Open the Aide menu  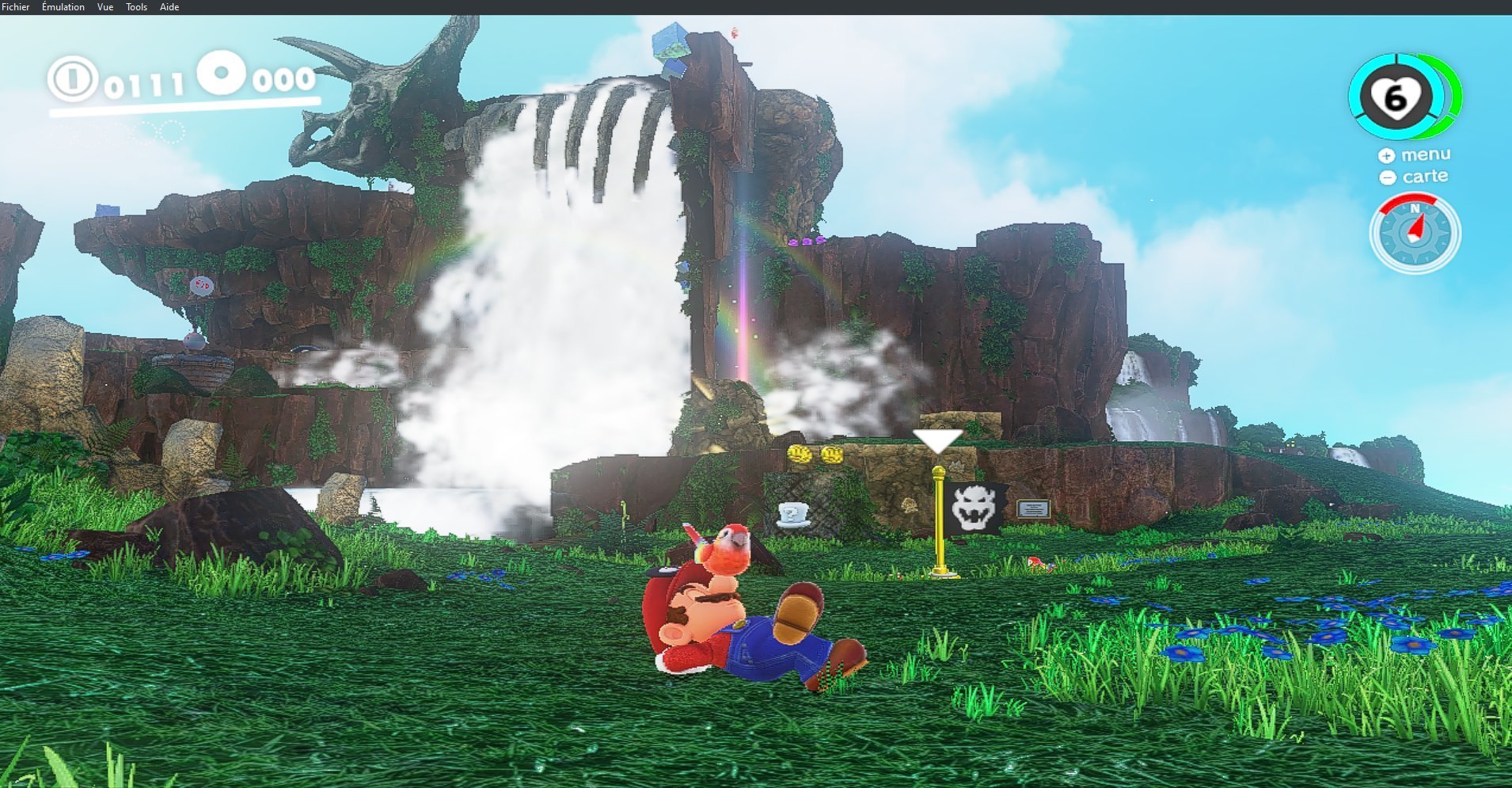pyautogui.click(x=169, y=7)
